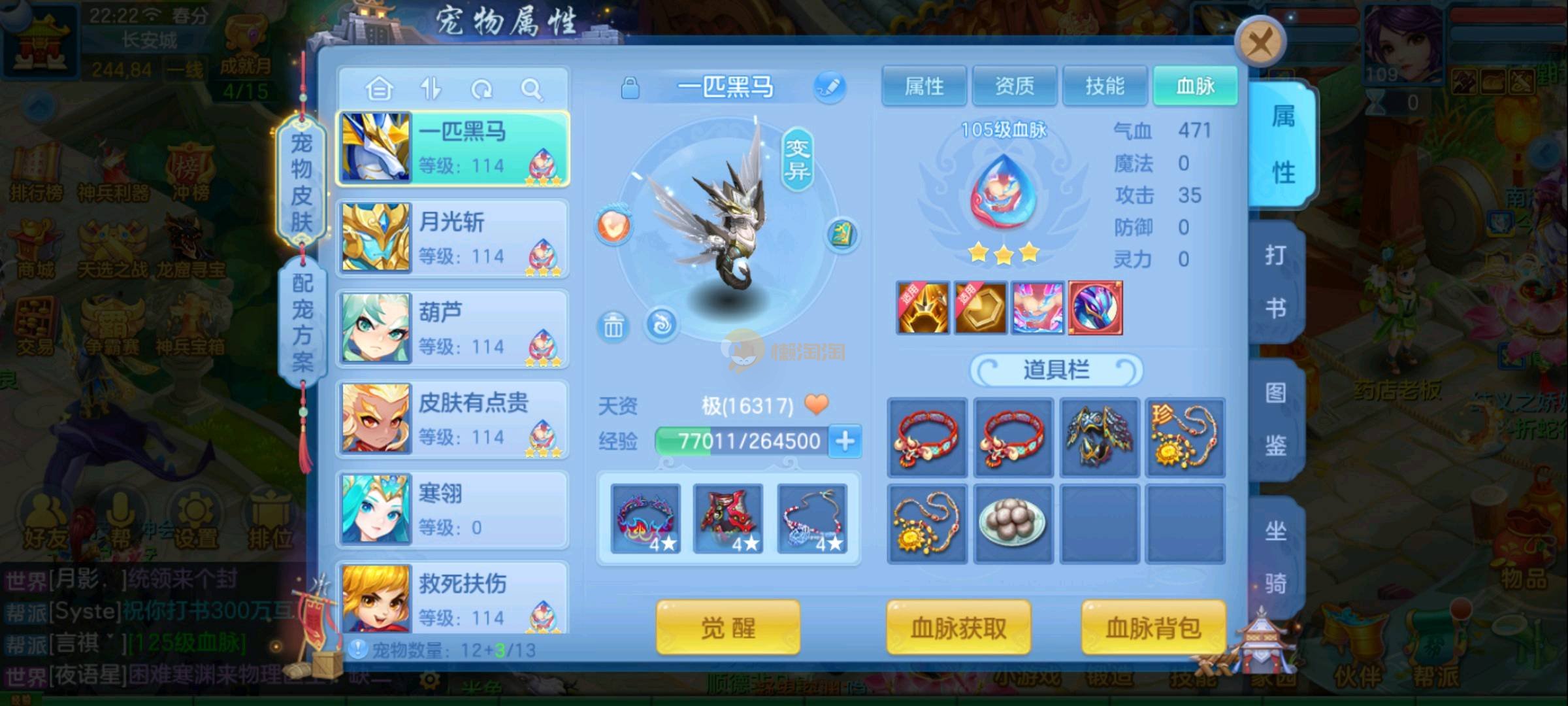Close the pet attributes window

click(x=1259, y=43)
